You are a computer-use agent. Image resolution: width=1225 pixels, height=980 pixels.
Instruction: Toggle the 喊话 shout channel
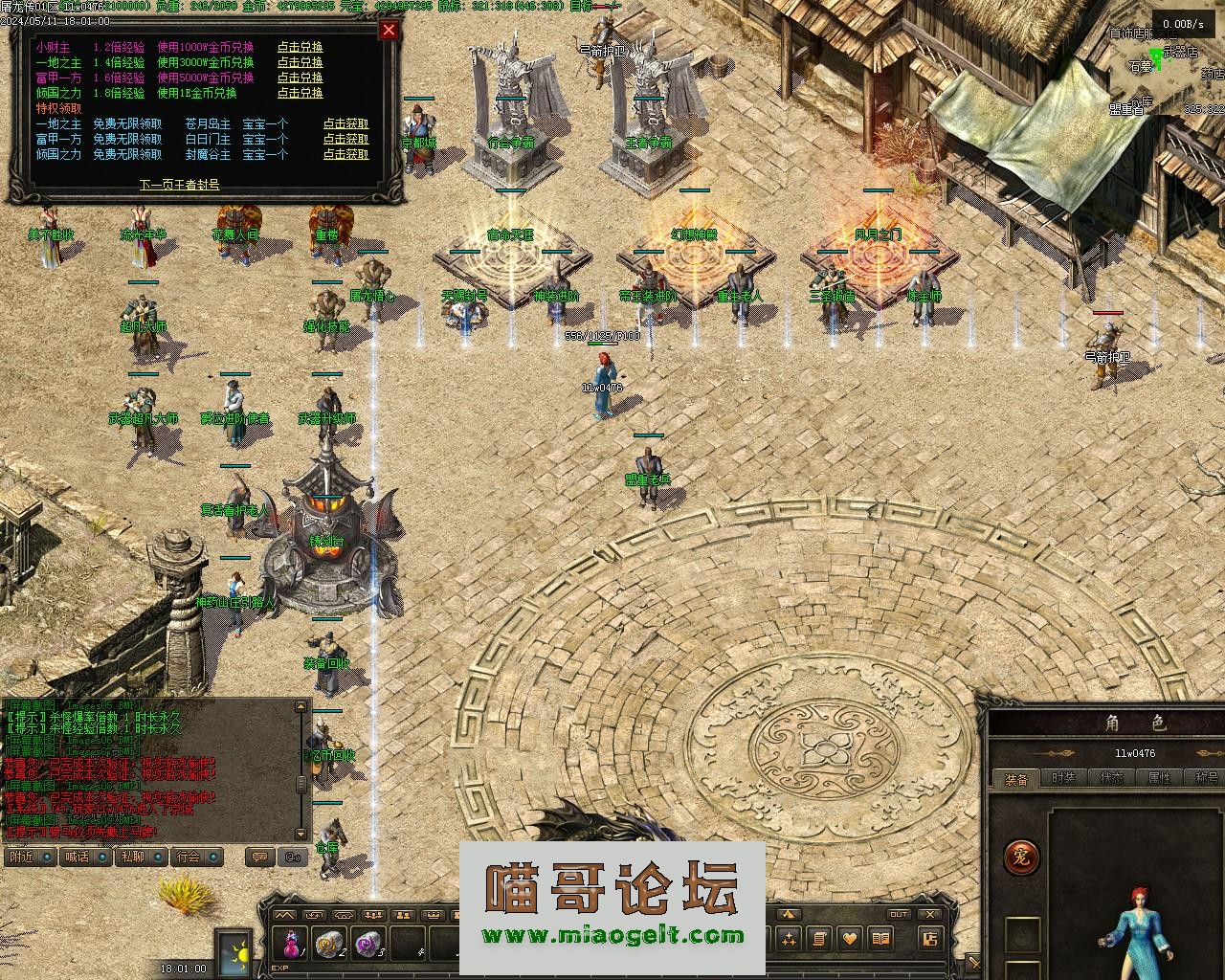tap(85, 857)
